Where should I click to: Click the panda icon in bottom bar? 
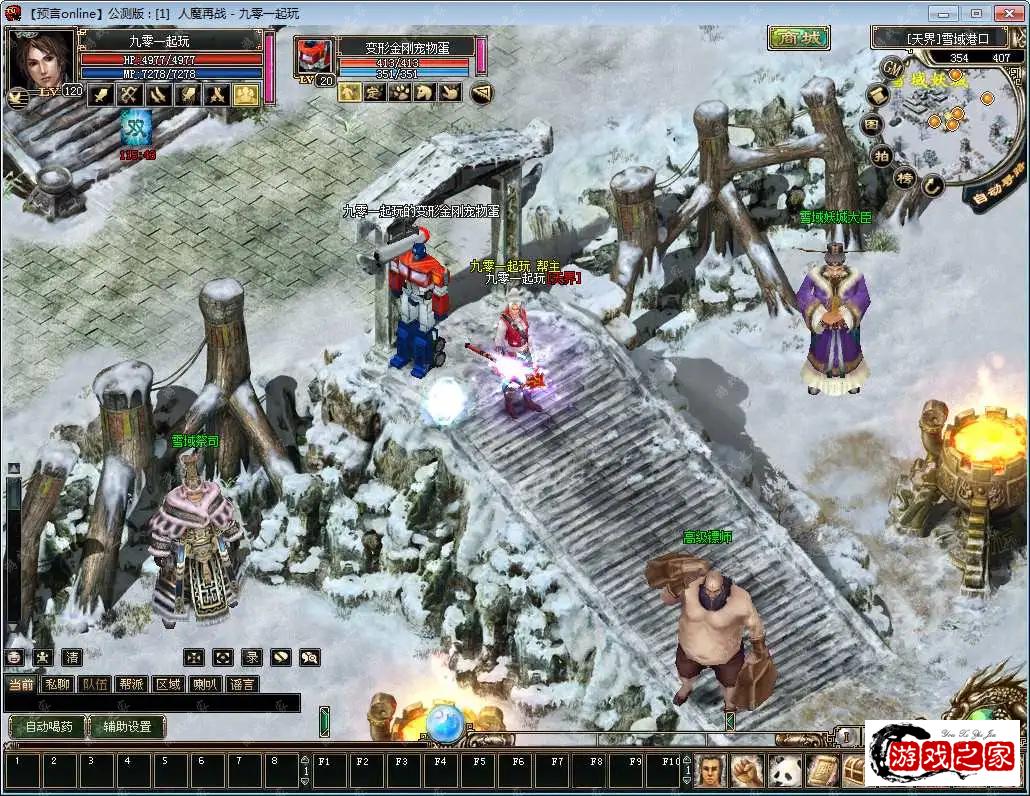click(x=785, y=770)
